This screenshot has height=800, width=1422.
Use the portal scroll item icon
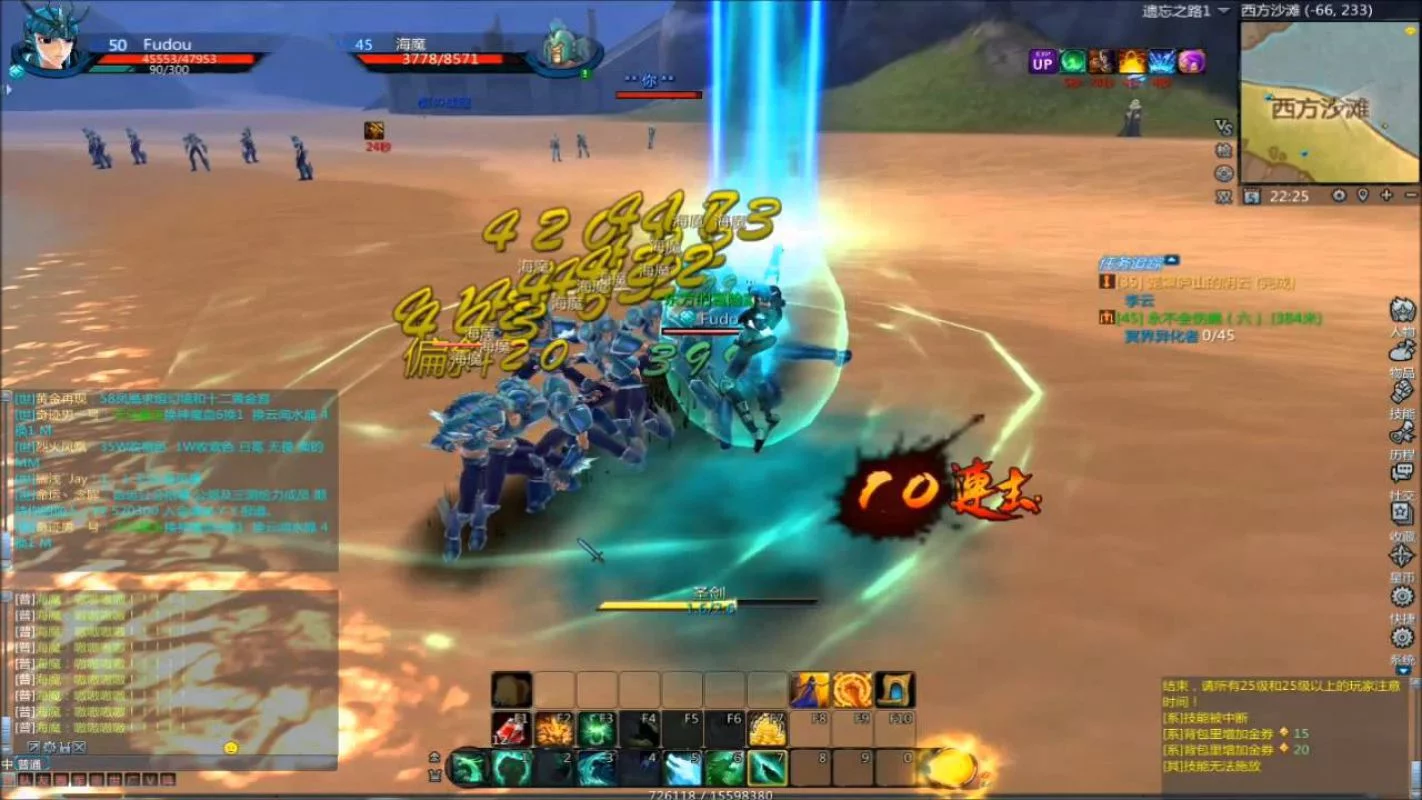pos(895,689)
